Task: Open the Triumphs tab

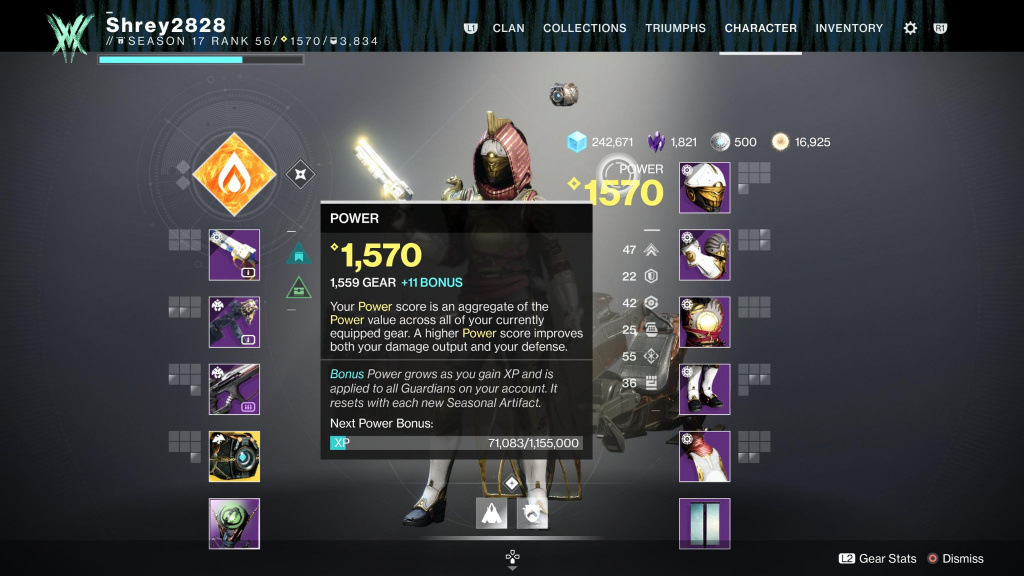Action: pyautogui.click(x=675, y=28)
